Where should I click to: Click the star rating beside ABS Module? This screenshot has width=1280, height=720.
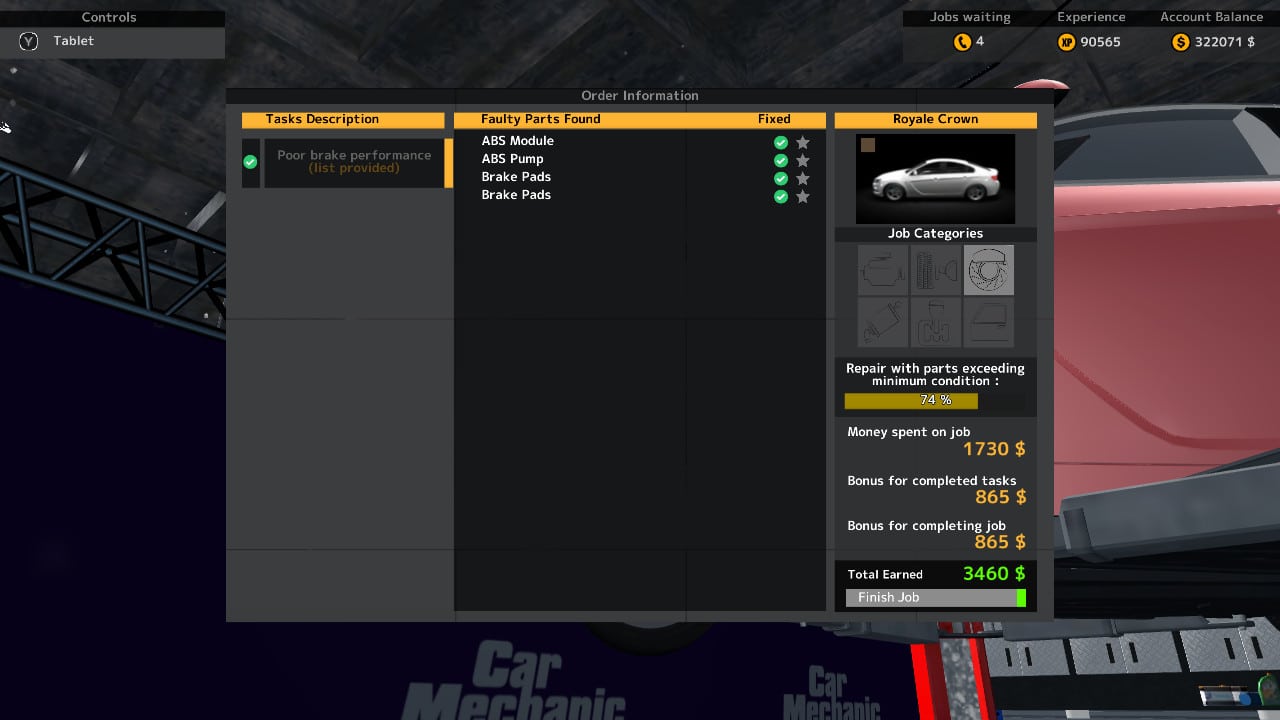(803, 142)
